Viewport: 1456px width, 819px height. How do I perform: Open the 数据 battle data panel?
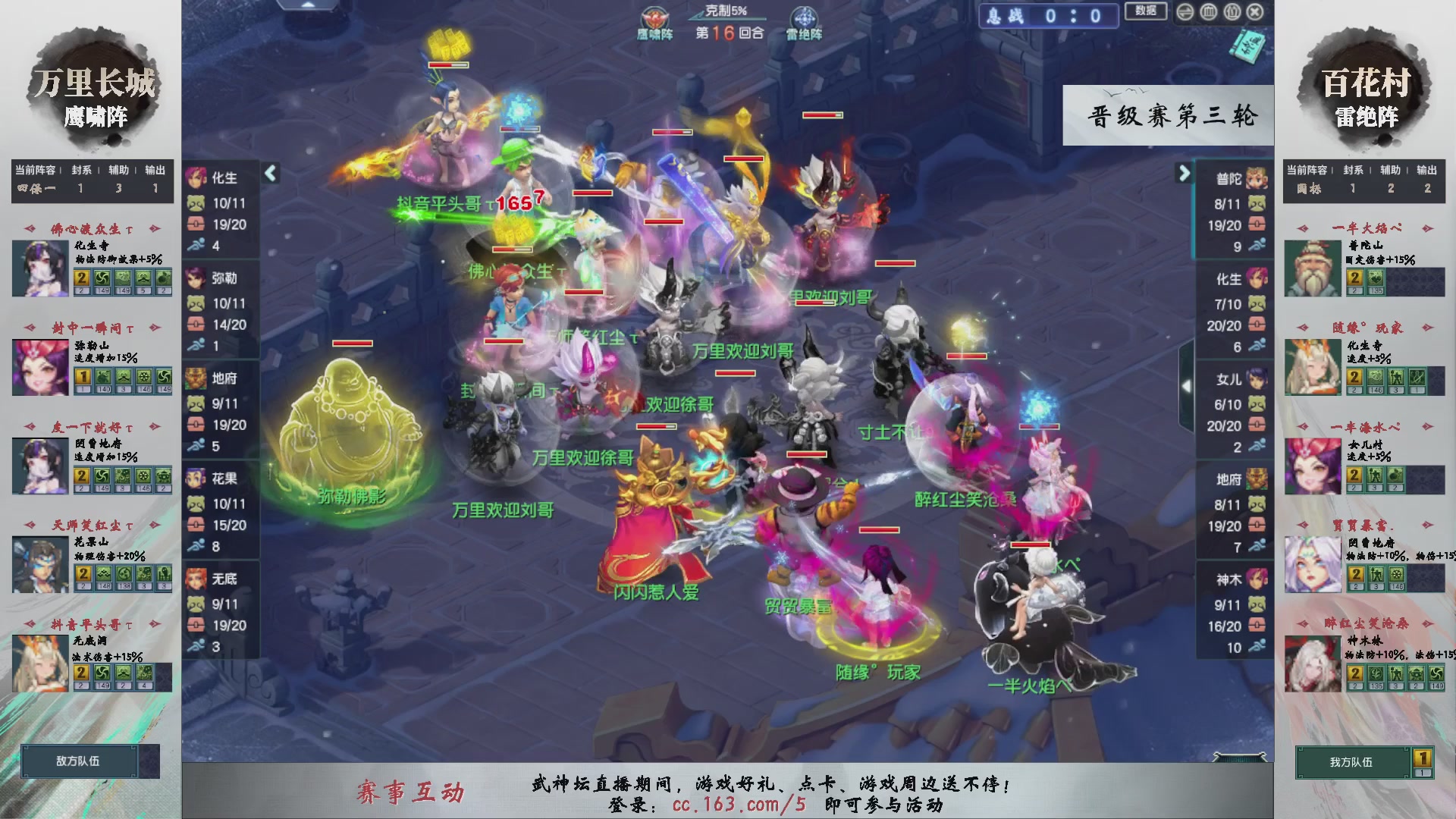point(1146,12)
